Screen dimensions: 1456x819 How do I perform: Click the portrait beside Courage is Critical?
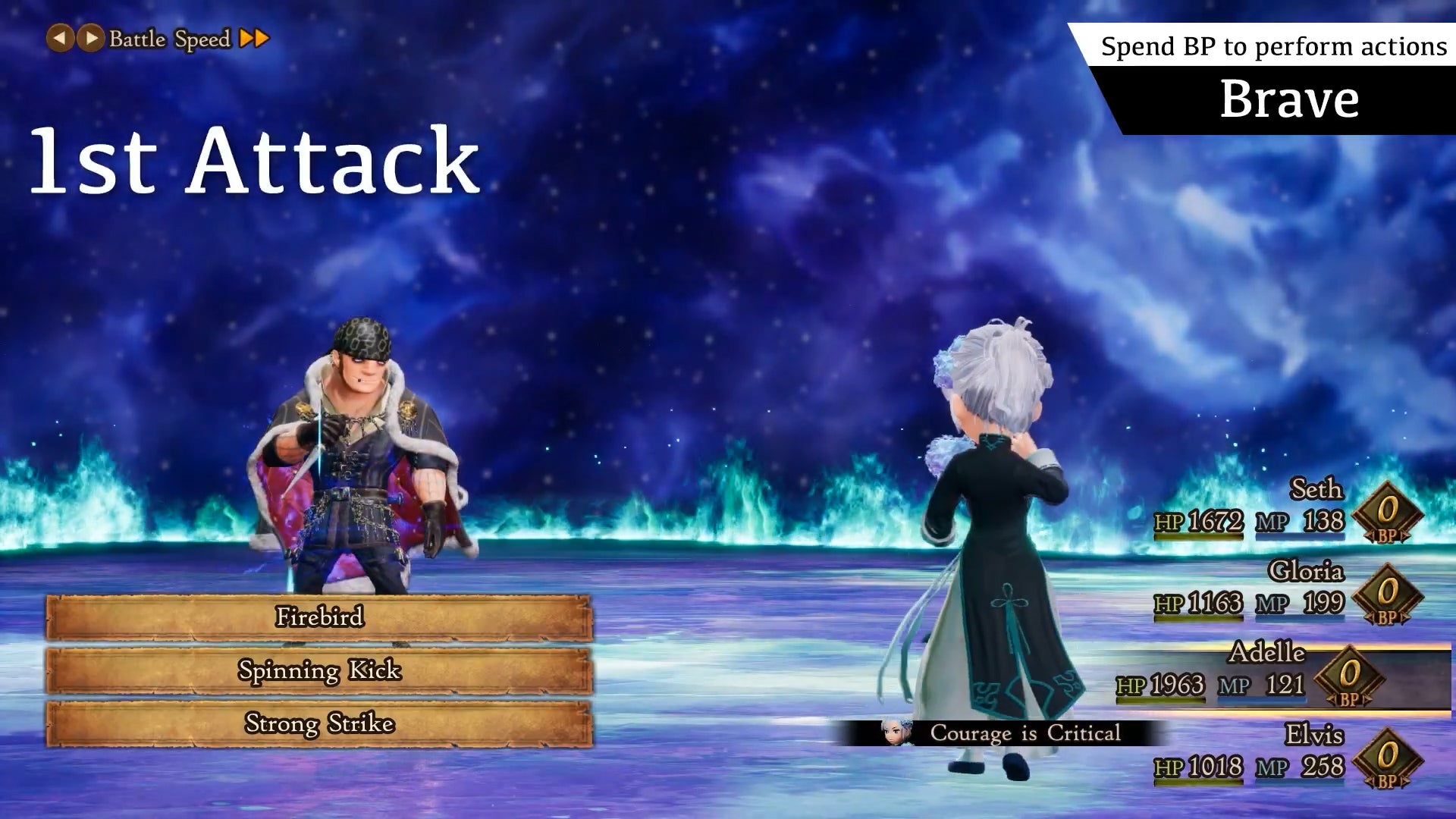tap(893, 733)
